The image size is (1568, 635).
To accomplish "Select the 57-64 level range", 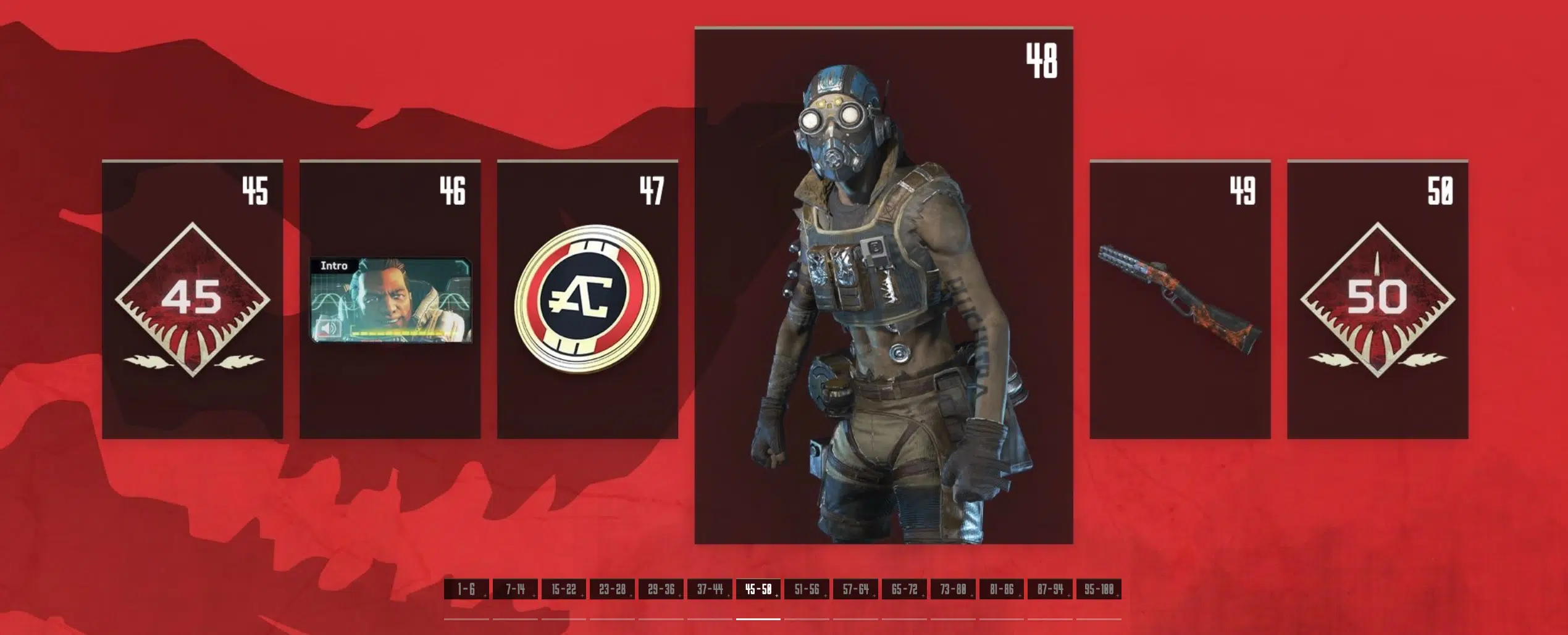I will (855, 589).
